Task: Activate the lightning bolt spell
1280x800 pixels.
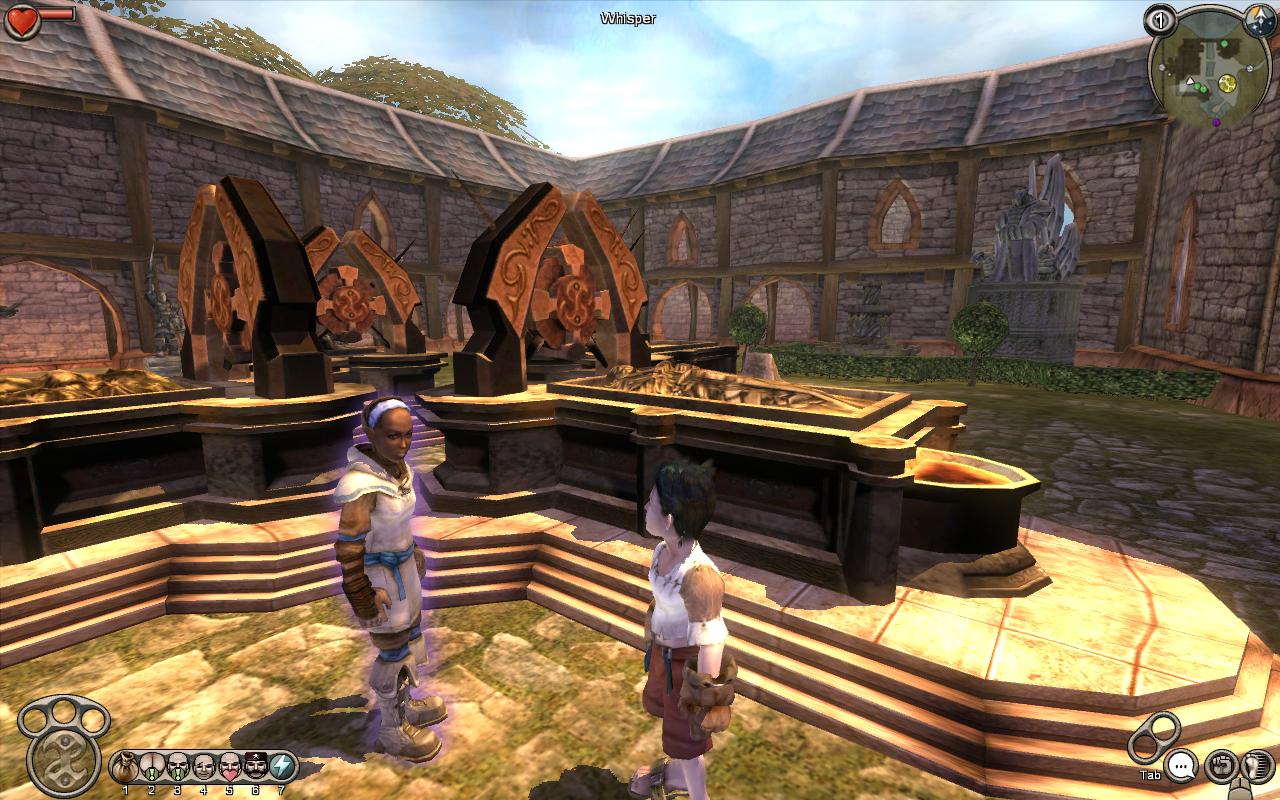Action: [282, 767]
